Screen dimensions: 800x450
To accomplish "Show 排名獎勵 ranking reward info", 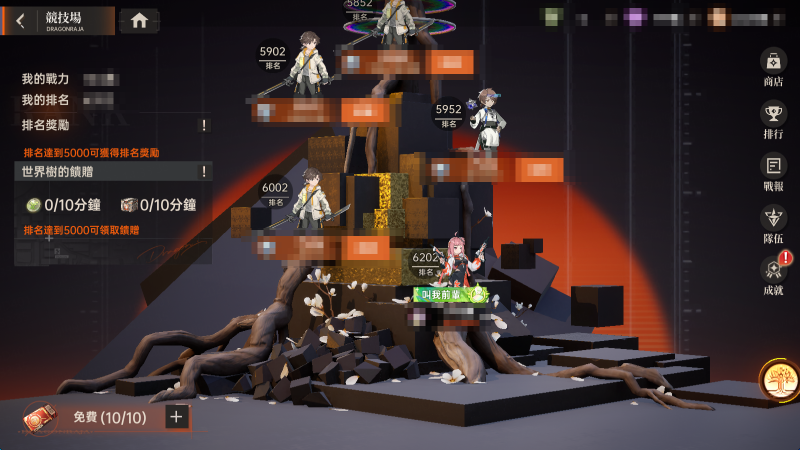I will tap(204, 125).
